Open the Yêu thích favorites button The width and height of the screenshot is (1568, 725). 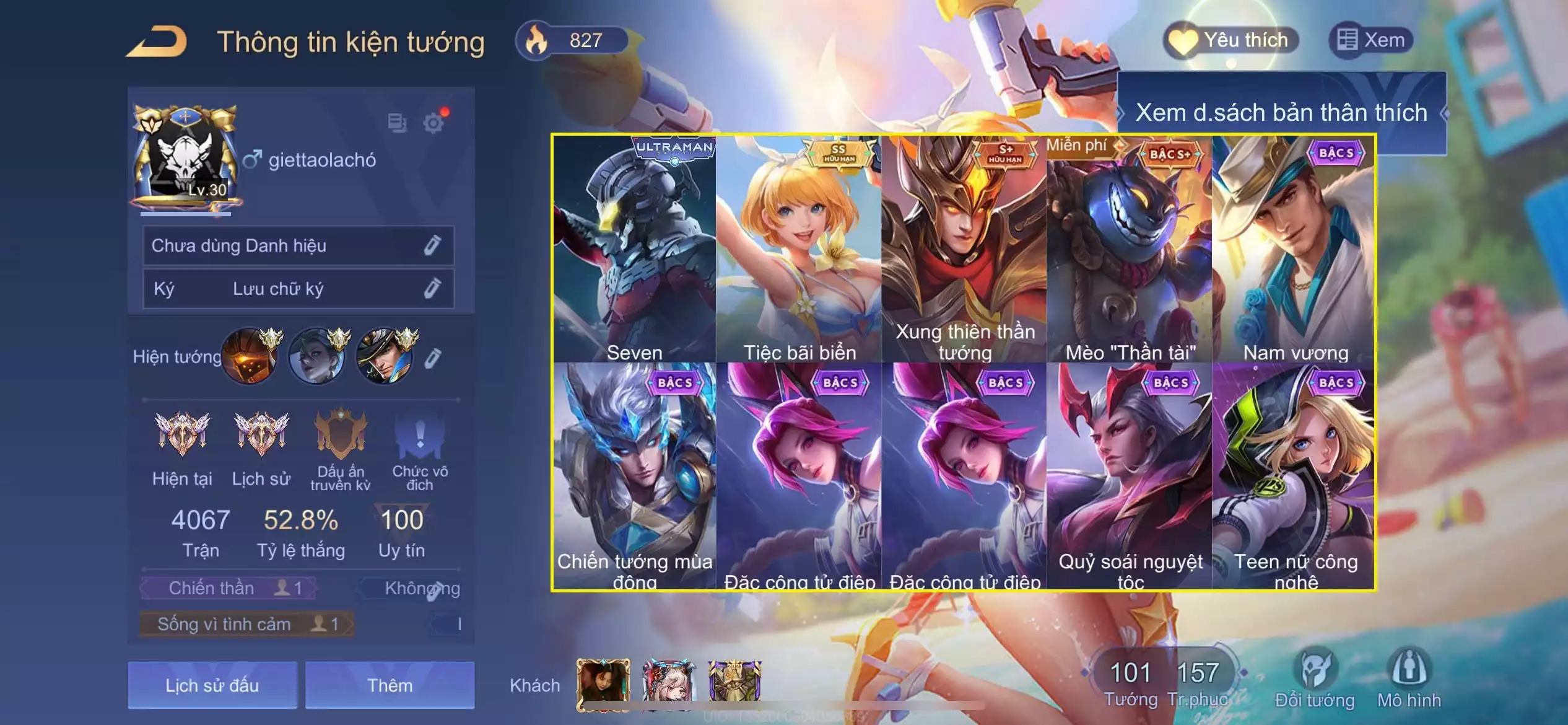[x=1231, y=41]
